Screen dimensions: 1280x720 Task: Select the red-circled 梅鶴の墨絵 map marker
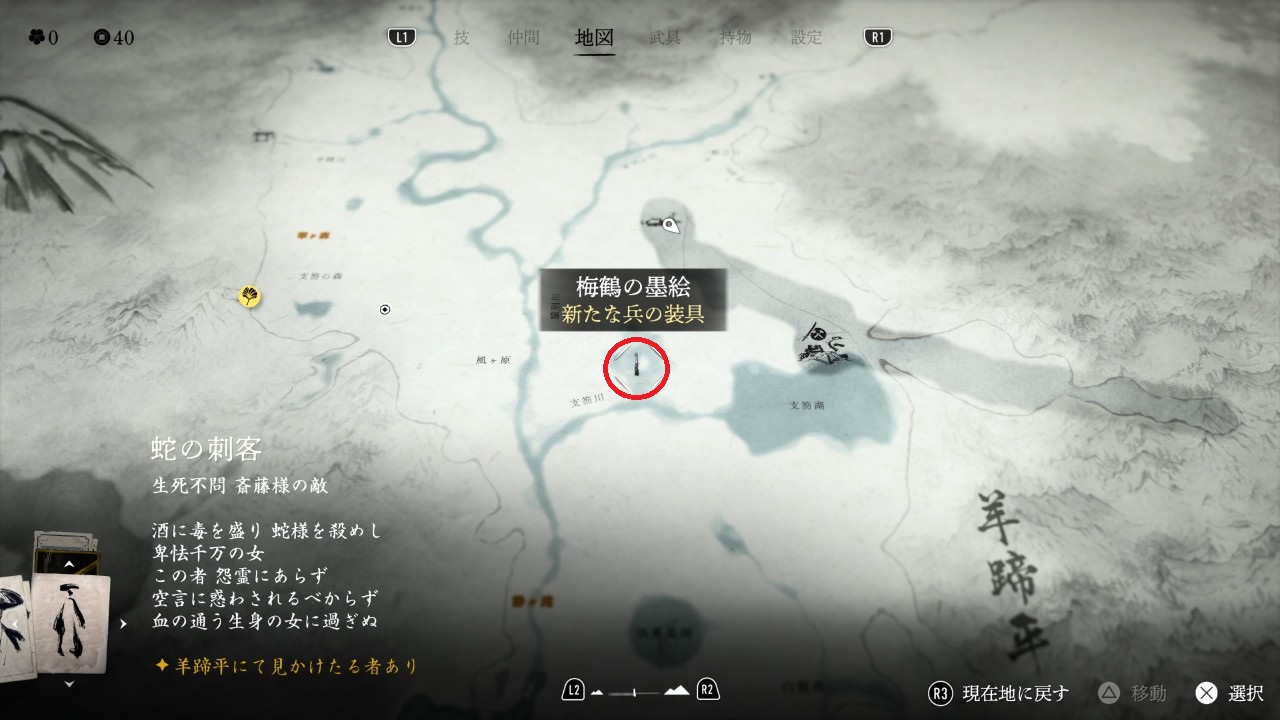coord(637,367)
